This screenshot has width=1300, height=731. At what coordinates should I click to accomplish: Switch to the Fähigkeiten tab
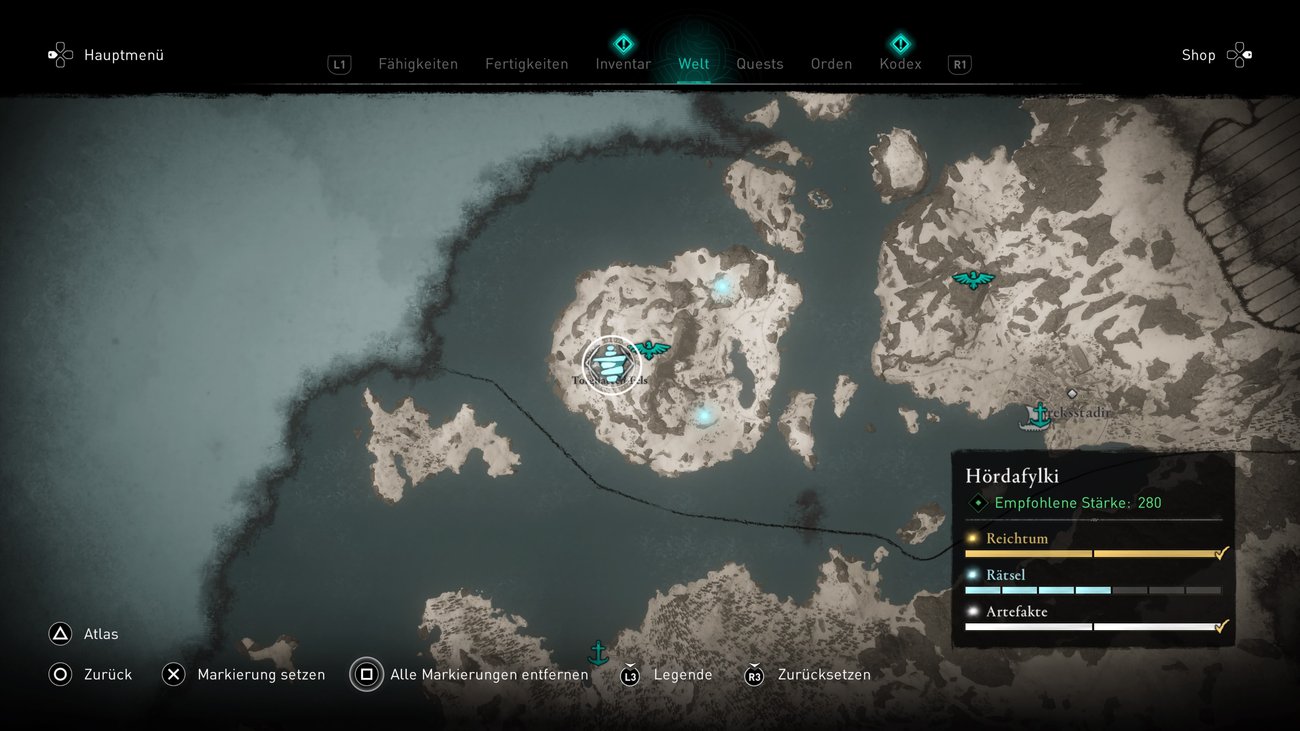[x=417, y=64]
